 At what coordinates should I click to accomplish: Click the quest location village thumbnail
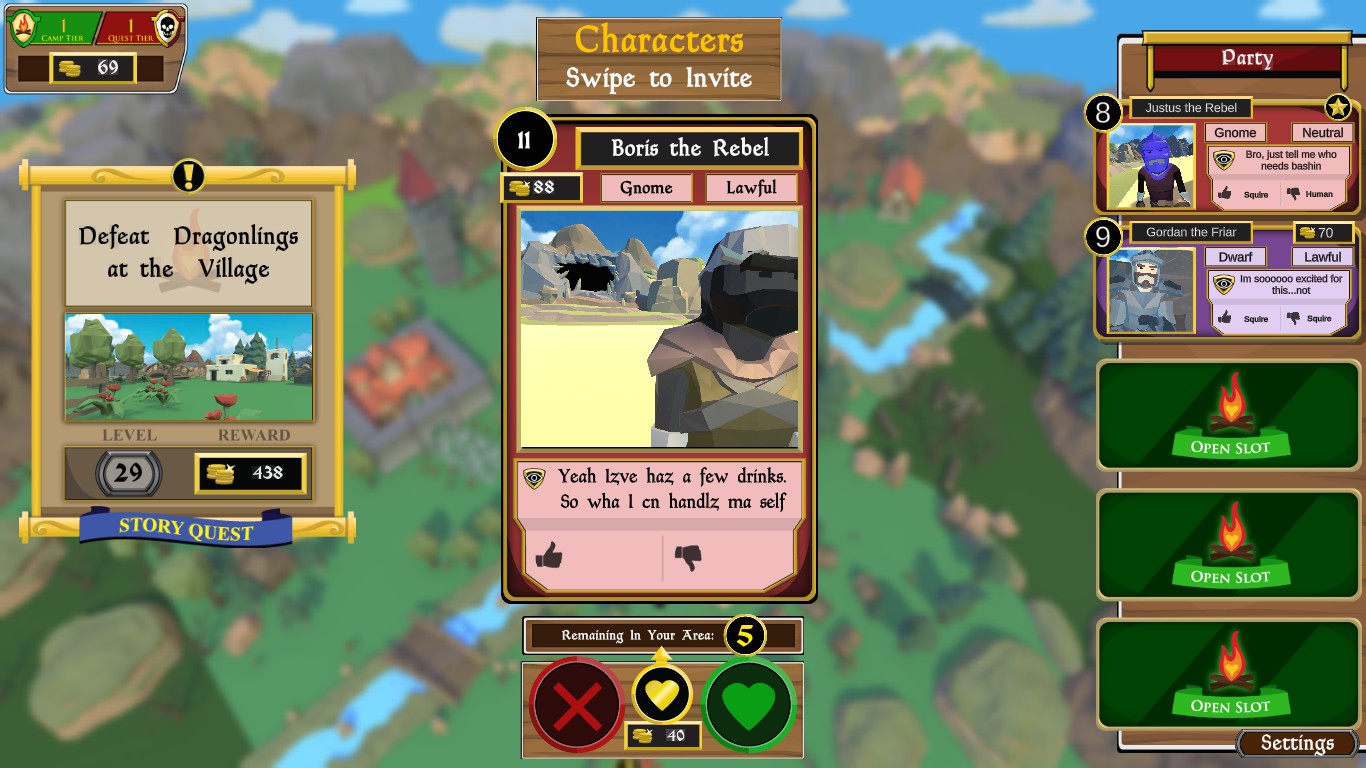[189, 367]
